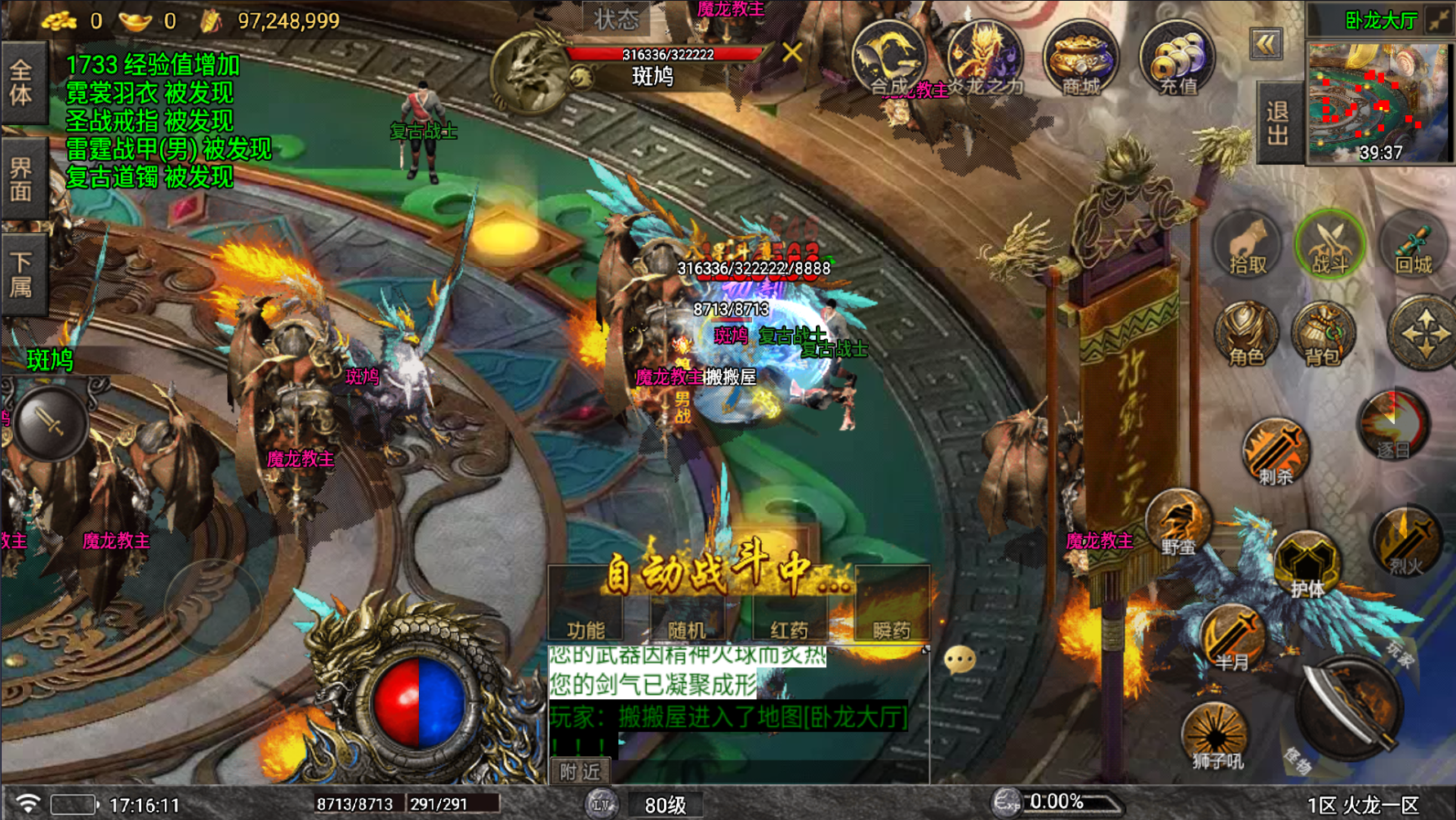Image resolution: width=1456 pixels, height=820 pixels.
Task: Cast the 烈火 flame sword skill
Action: click(x=1405, y=541)
